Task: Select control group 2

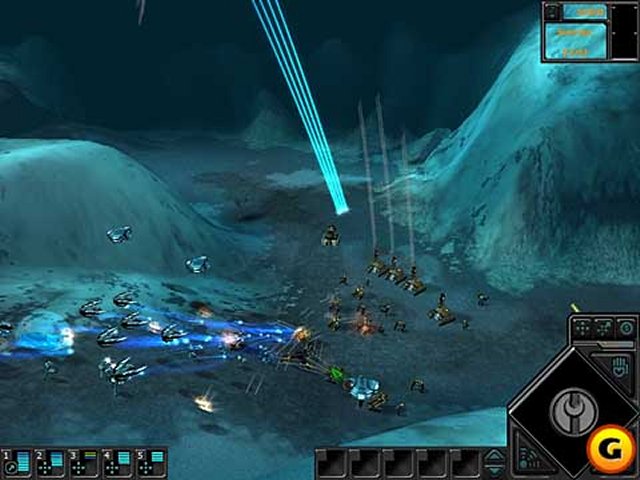Action: tap(49, 462)
